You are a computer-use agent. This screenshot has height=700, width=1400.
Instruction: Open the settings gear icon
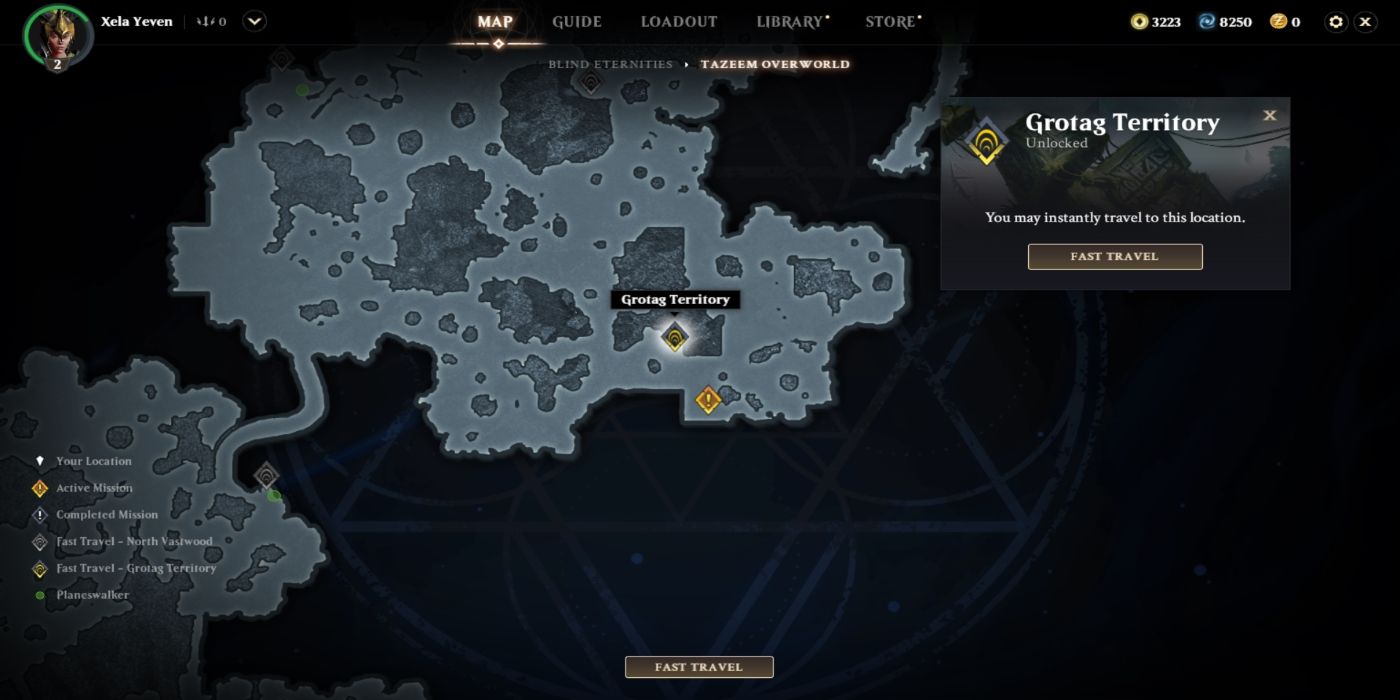1336,22
